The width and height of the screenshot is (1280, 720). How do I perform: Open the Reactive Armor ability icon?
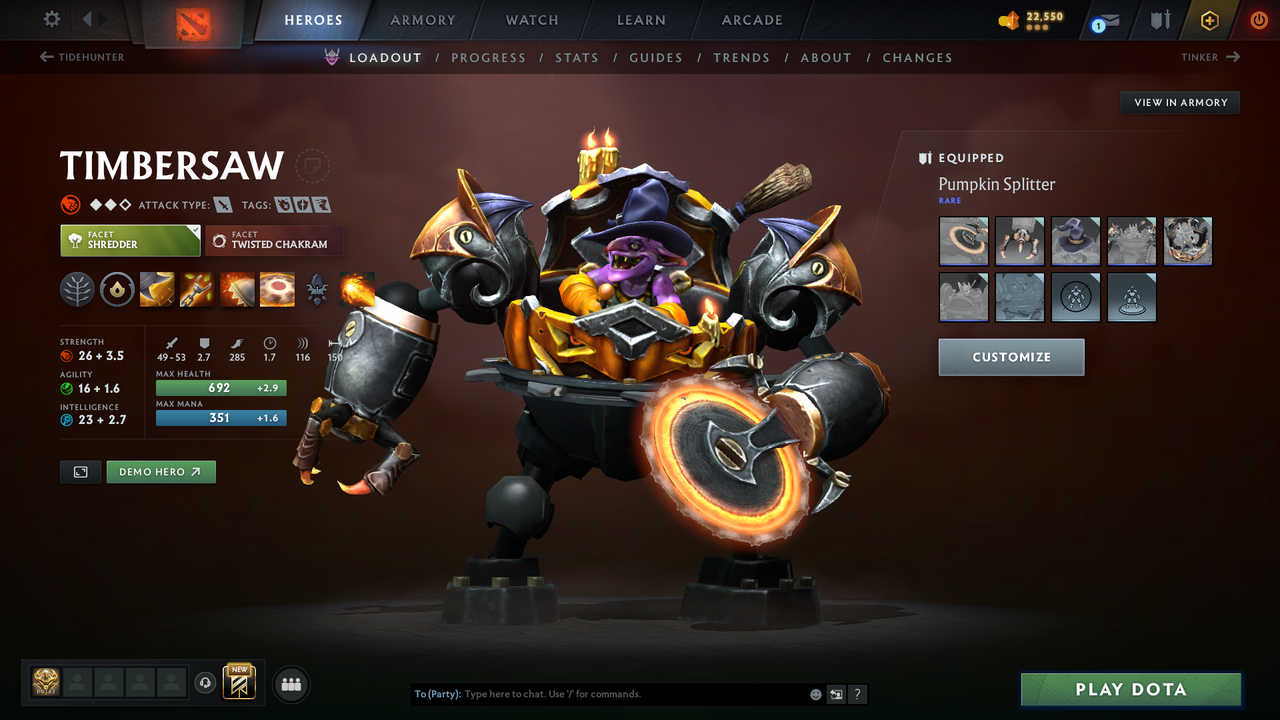(237, 290)
